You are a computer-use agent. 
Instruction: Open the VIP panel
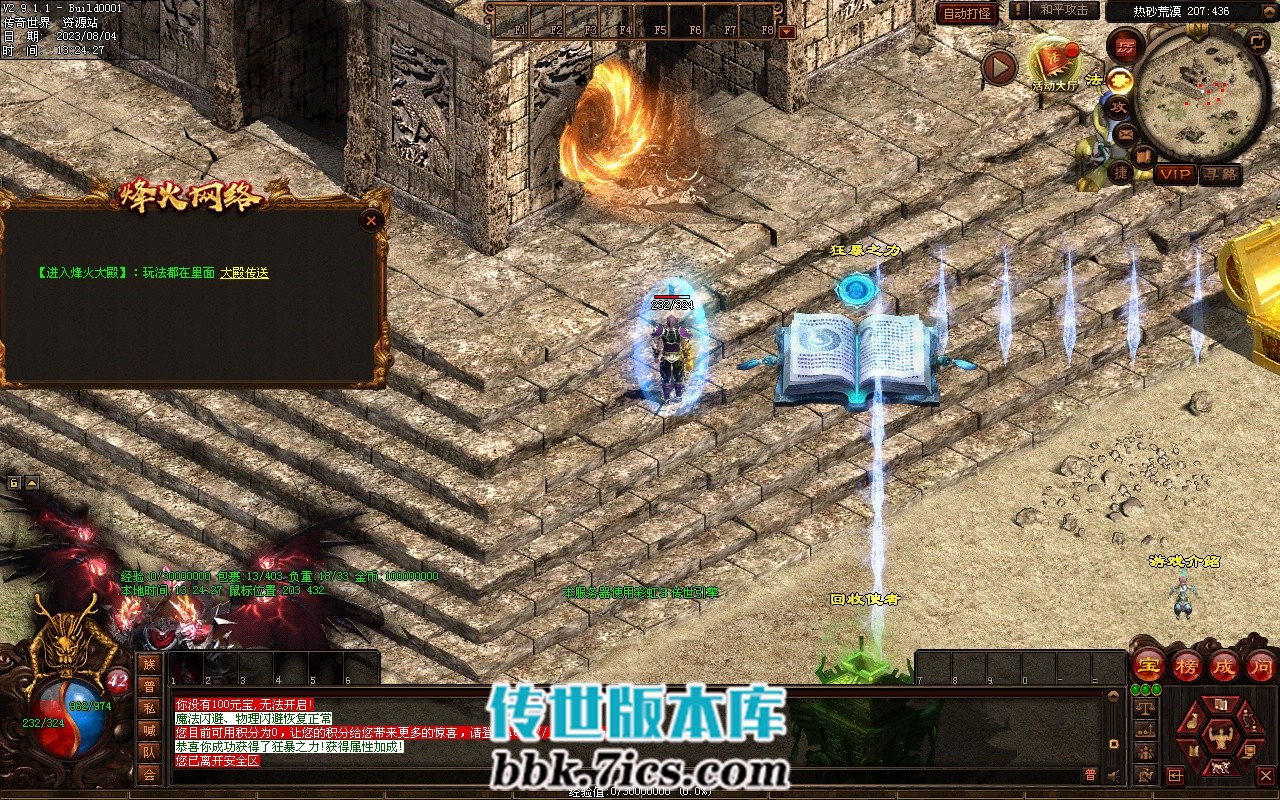1176,174
